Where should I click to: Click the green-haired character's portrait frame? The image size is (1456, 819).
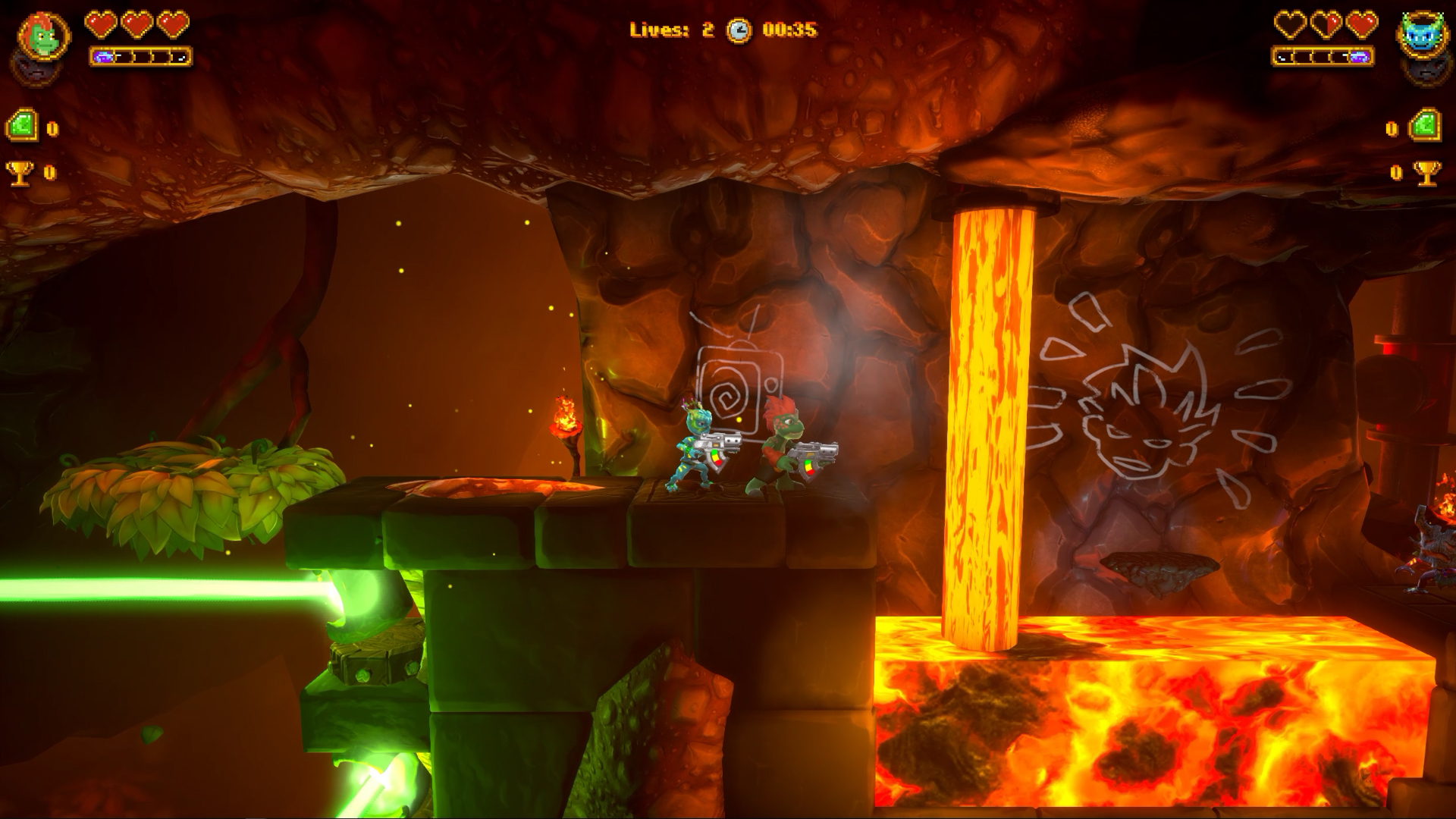coord(44,34)
